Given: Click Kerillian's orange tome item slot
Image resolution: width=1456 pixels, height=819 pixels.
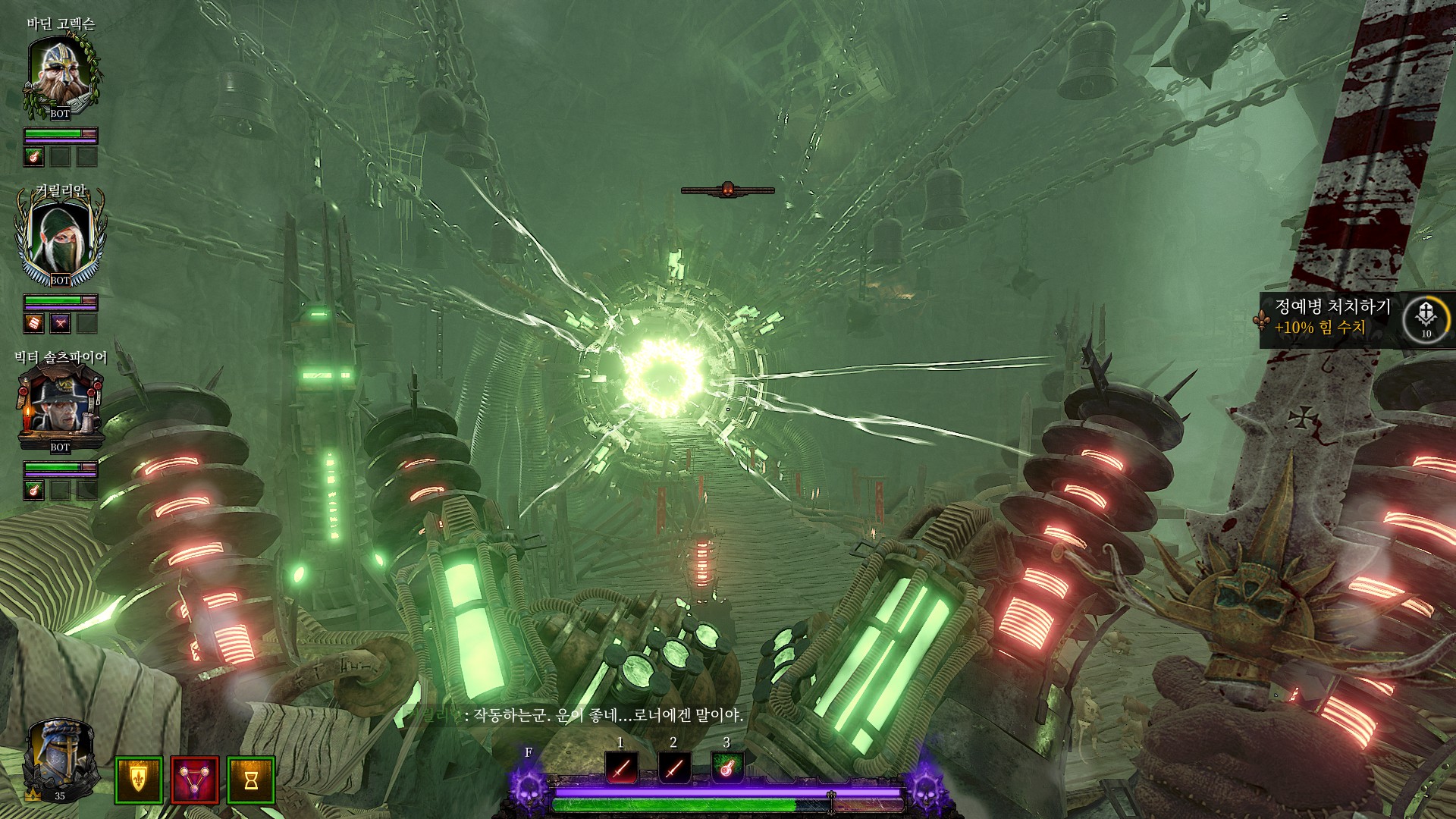Looking at the screenshot, I should (33, 324).
